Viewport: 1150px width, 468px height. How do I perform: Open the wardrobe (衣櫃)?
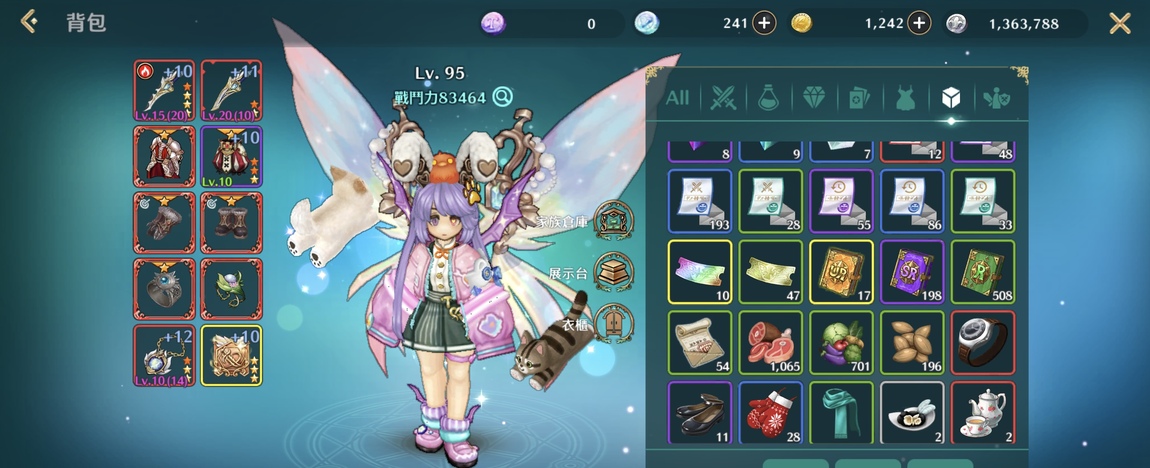point(612,323)
